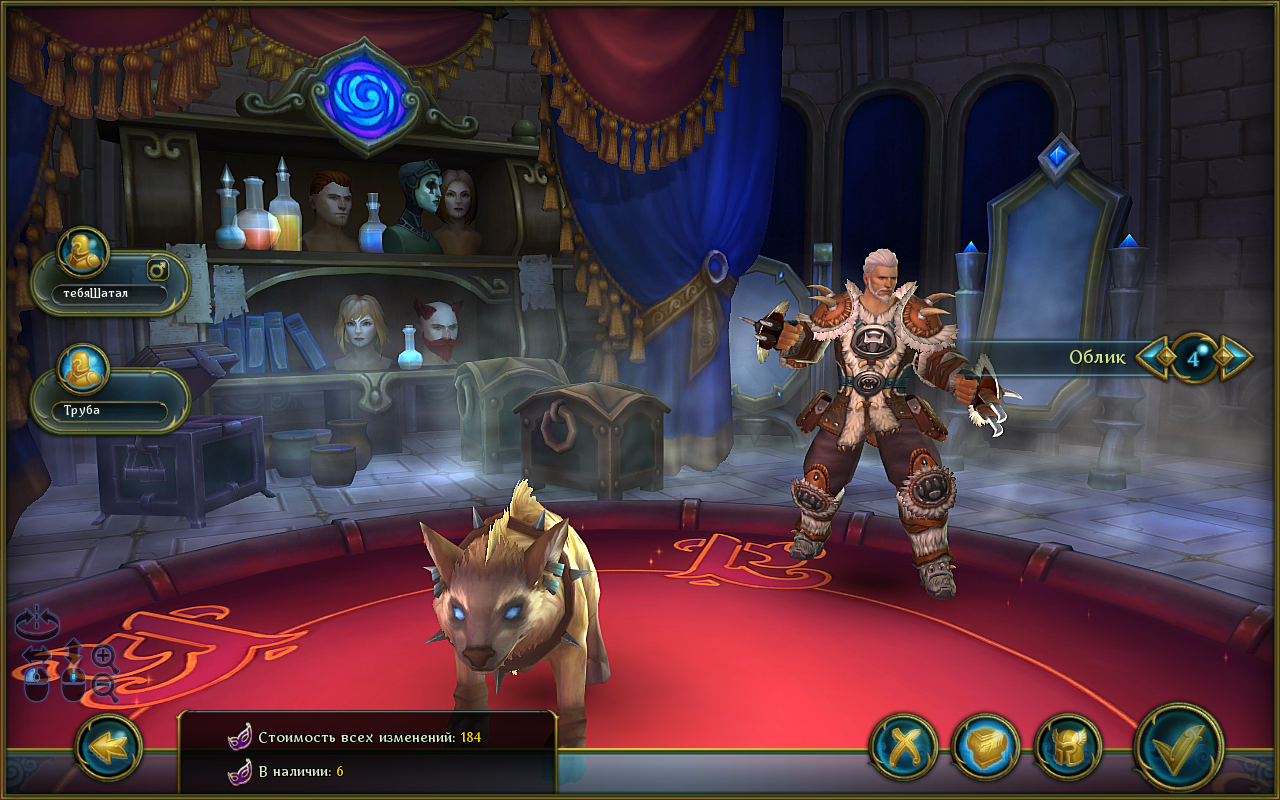Toggle the golden chest armor button
The image size is (1280, 800).
tap(985, 746)
